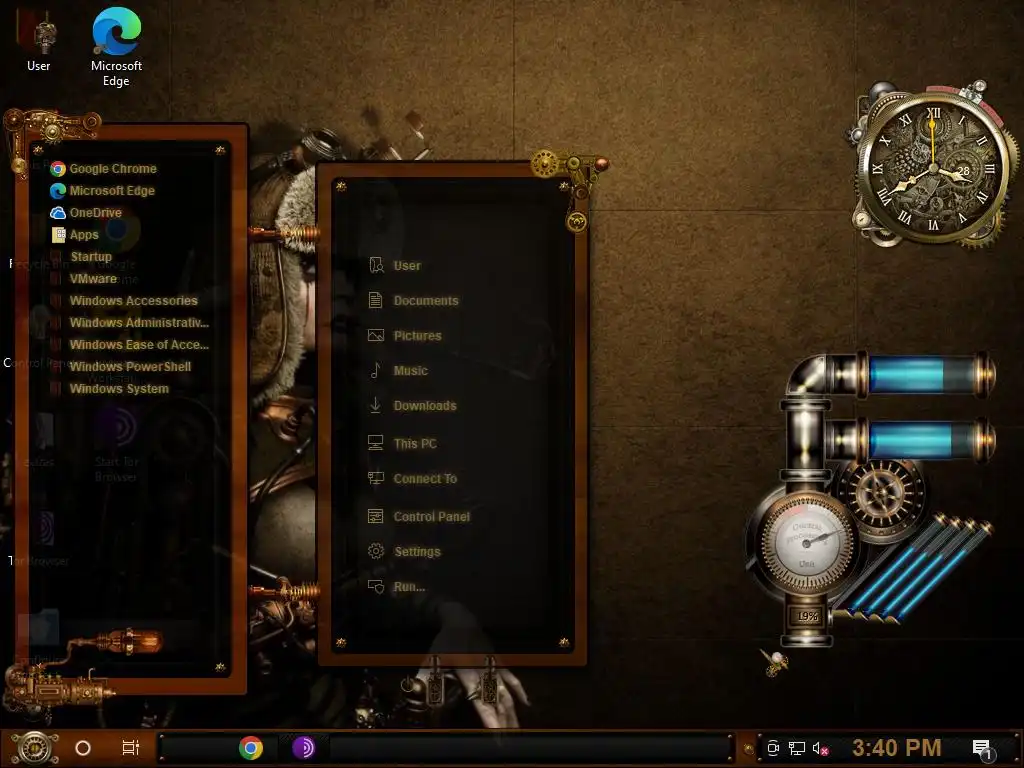1024x768 pixels.
Task: Select This PC in the menu
Action: pyautogui.click(x=414, y=444)
